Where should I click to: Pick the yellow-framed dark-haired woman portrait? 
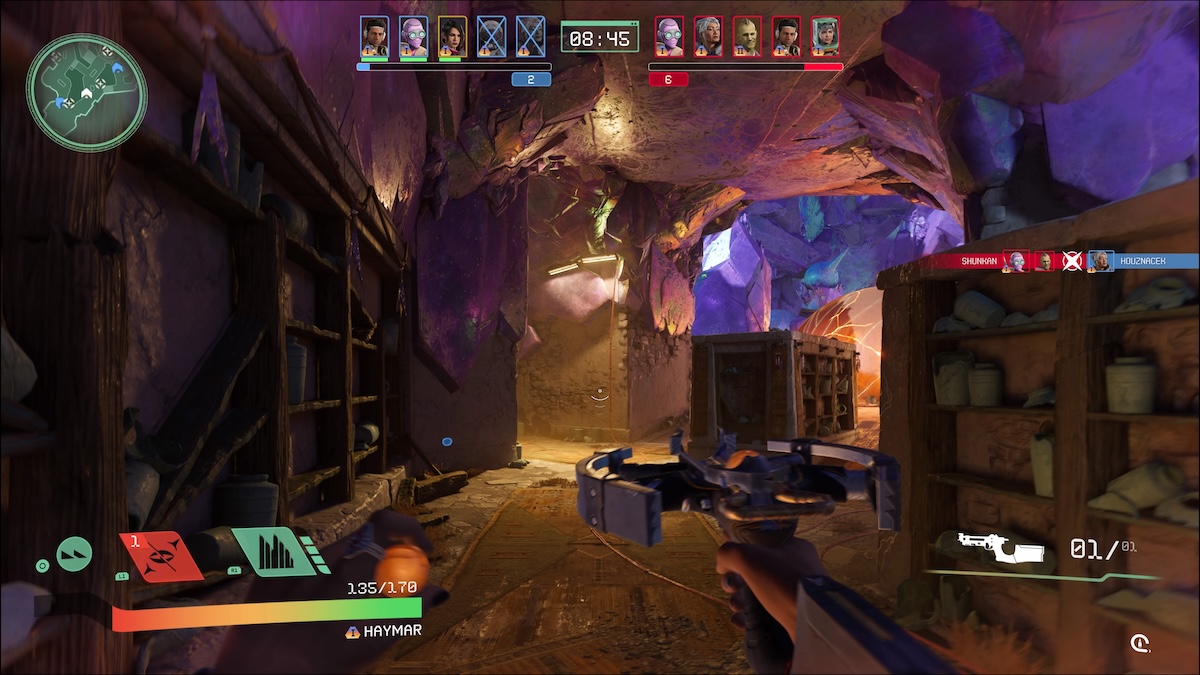pyautogui.click(x=452, y=36)
